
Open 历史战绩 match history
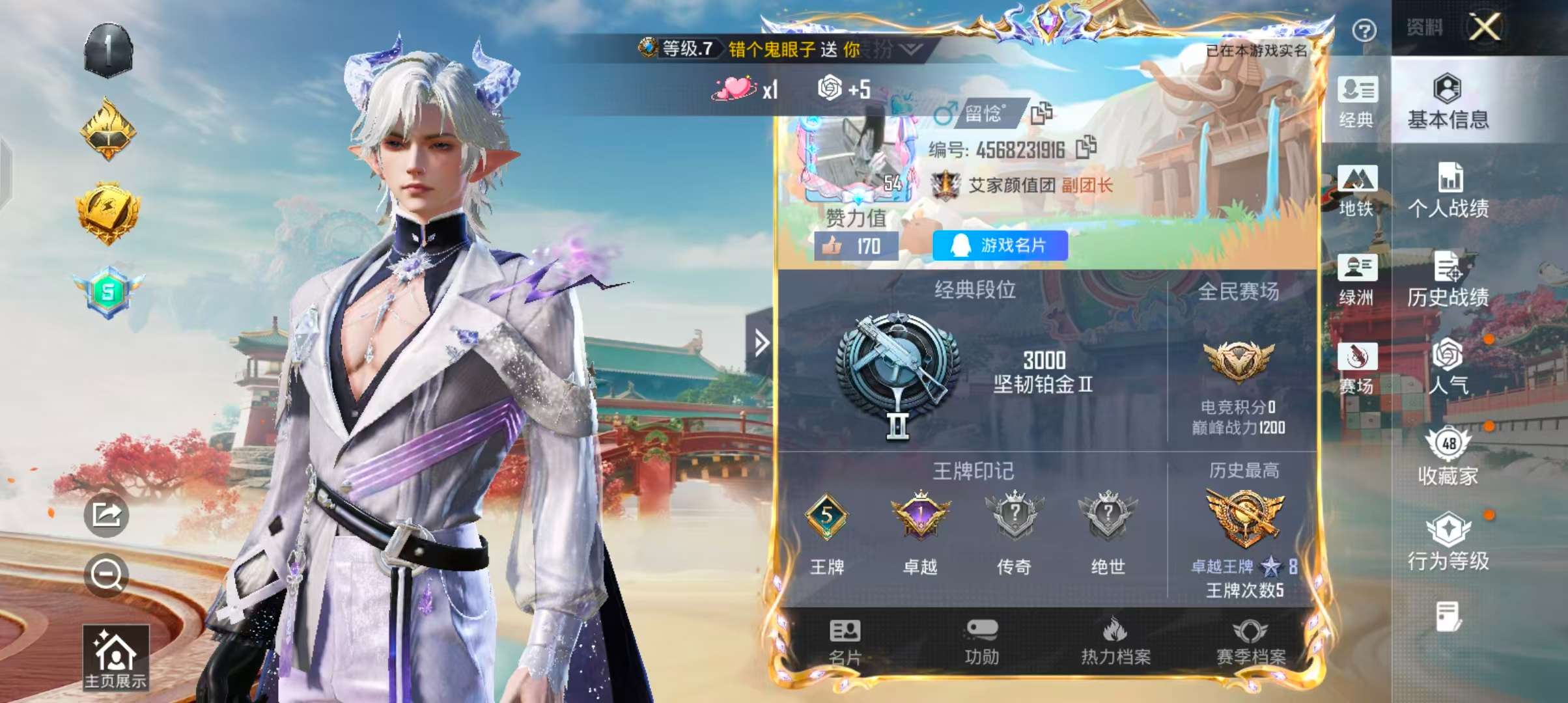click(1448, 280)
